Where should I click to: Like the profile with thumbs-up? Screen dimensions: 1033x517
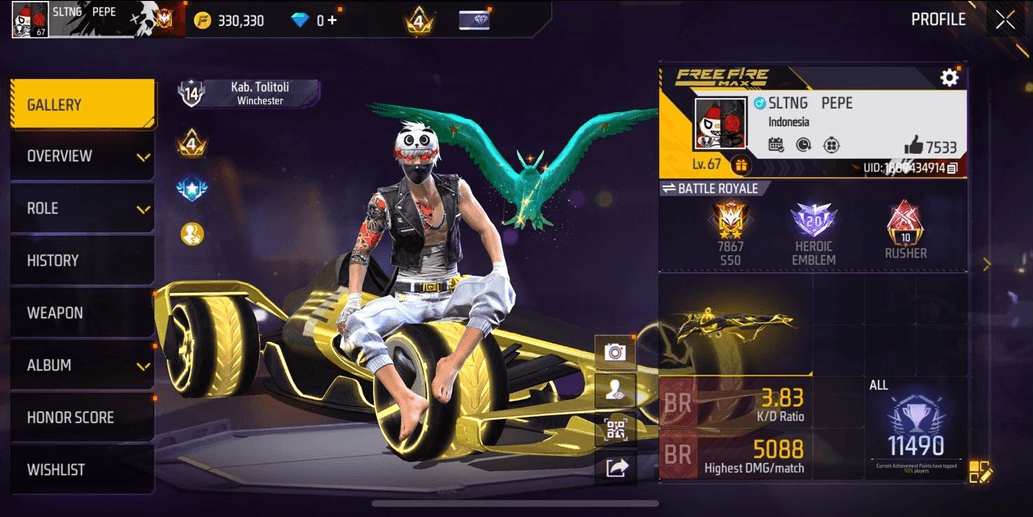tap(913, 146)
